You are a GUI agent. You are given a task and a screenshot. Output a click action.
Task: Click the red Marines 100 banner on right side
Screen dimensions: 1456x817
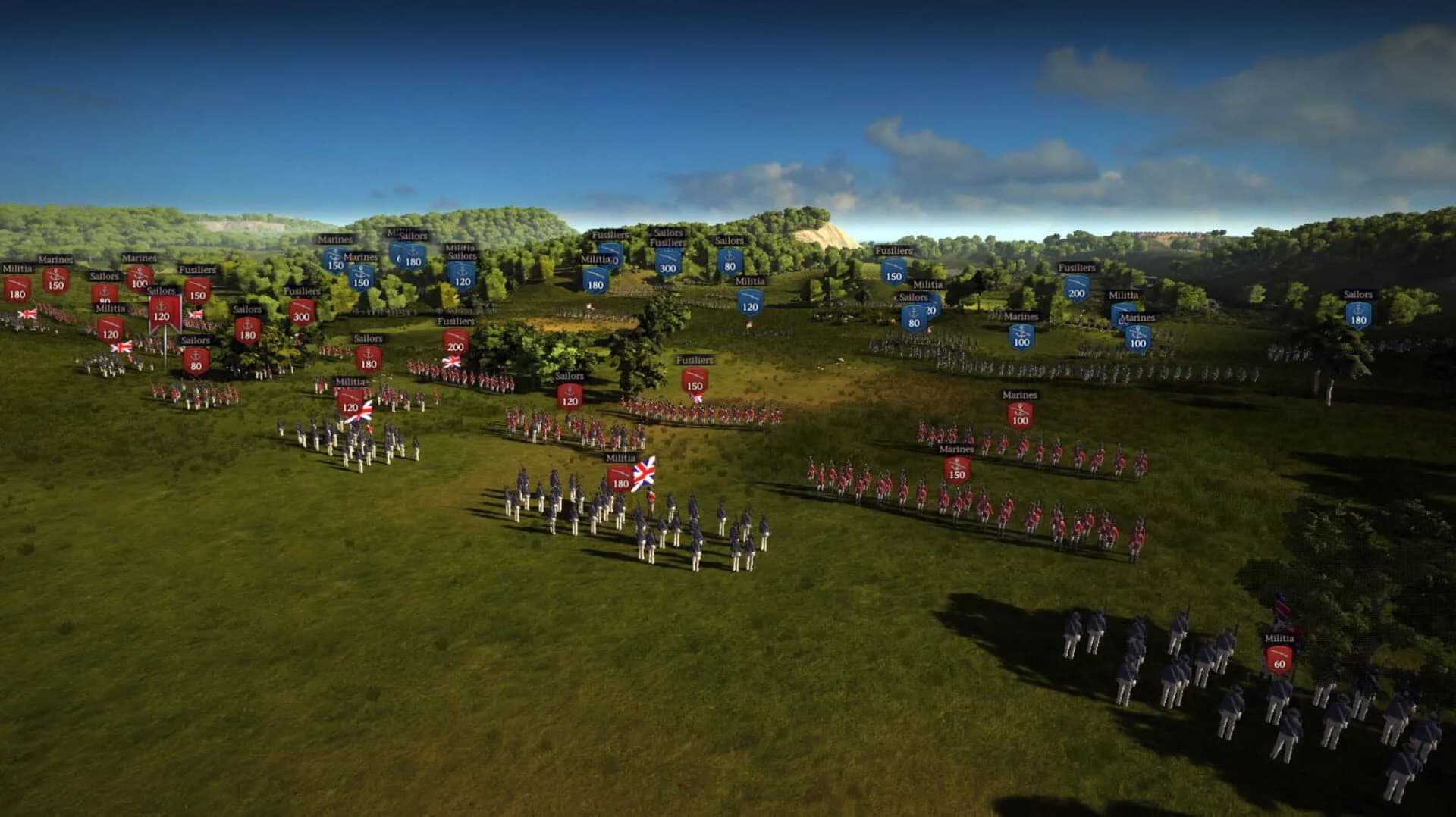[x=1018, y=413]
